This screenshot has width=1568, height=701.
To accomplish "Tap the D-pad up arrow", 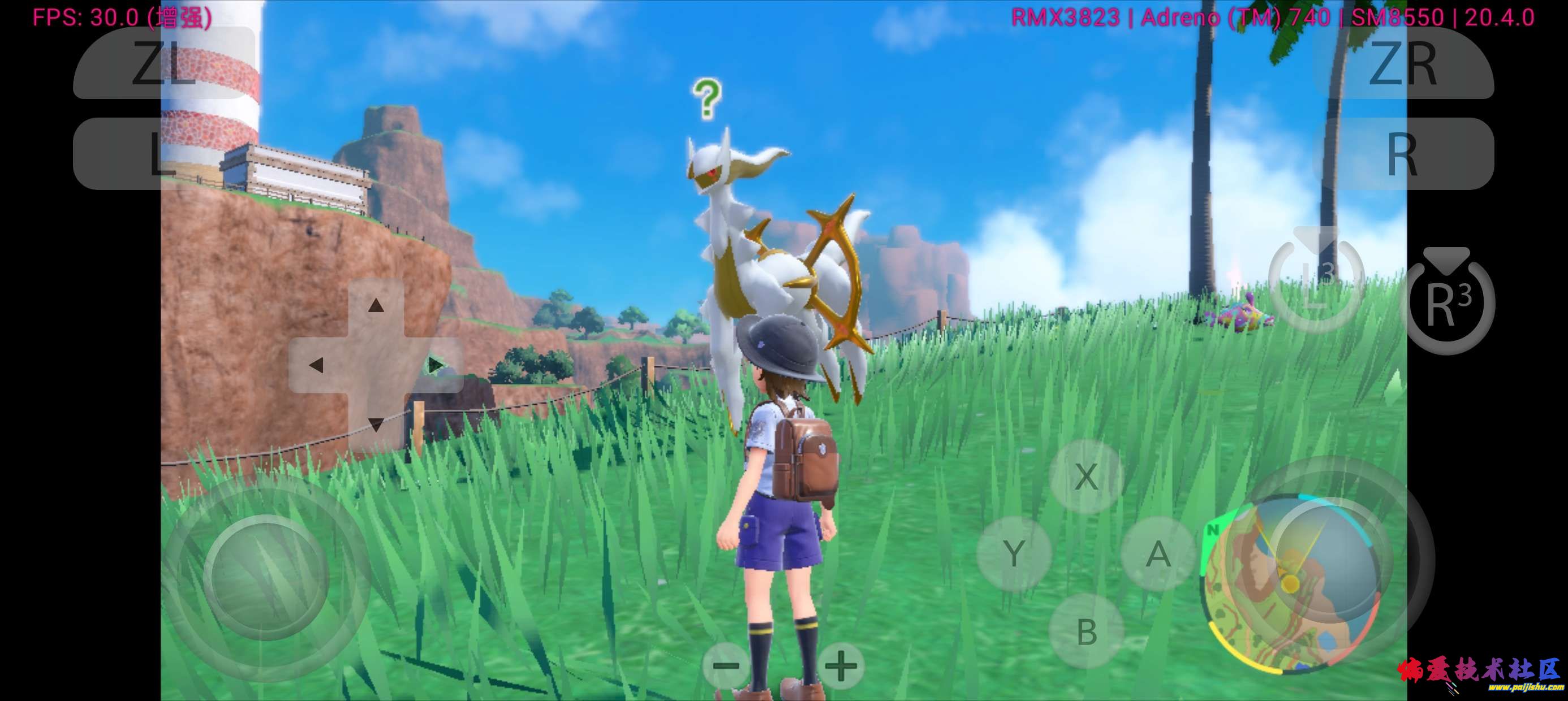I will click(376, 305).
